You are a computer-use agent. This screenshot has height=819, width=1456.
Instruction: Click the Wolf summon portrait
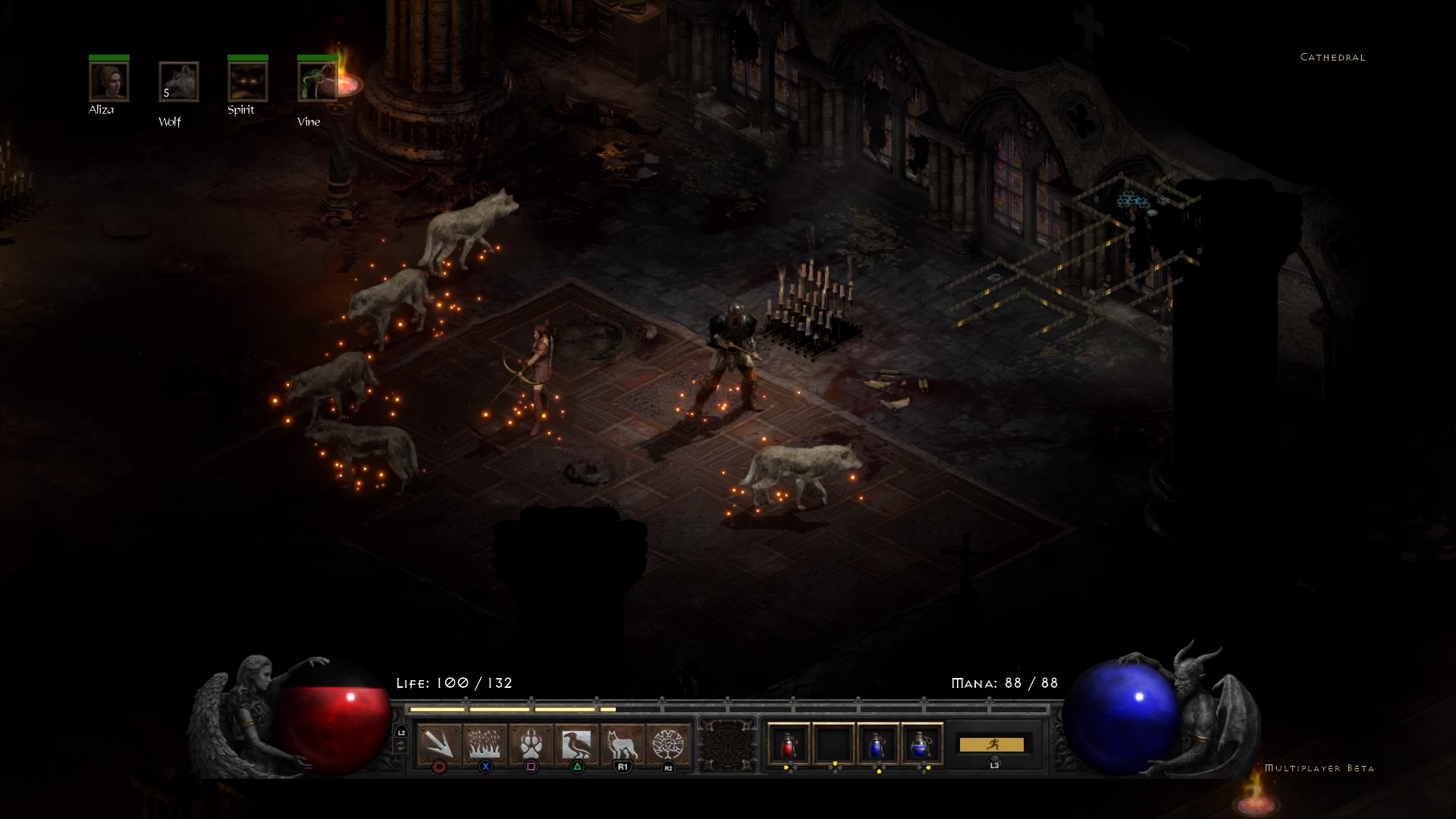[x=179, y=81]
